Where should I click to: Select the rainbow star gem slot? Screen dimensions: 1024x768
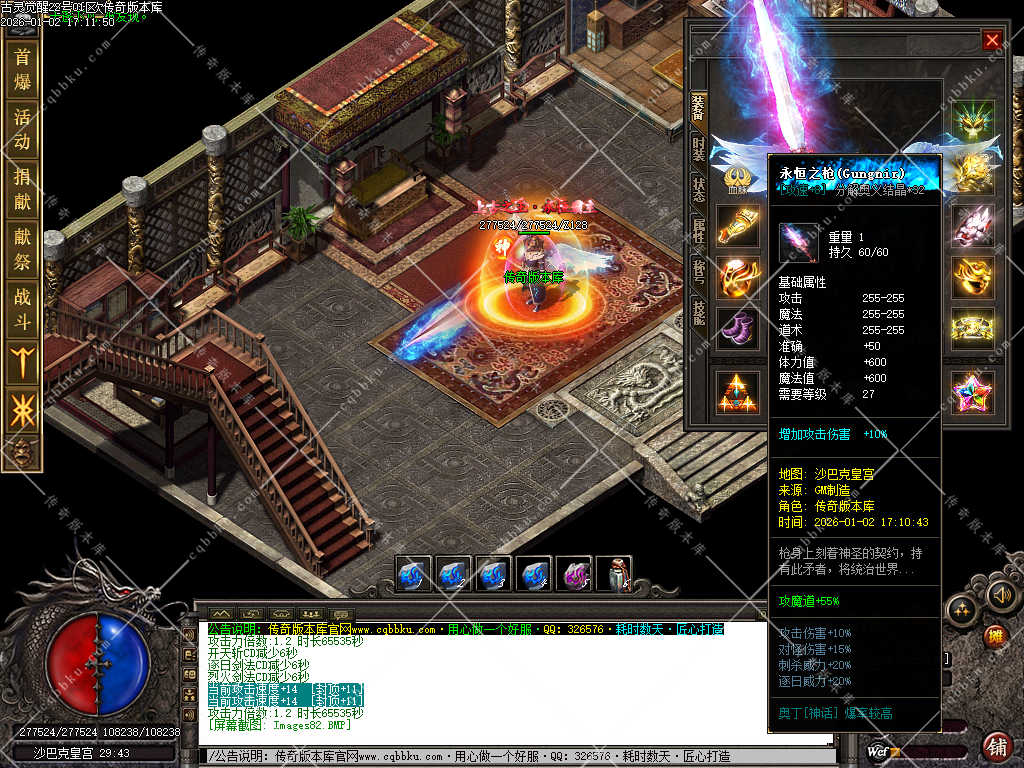(x=971, y=393)
